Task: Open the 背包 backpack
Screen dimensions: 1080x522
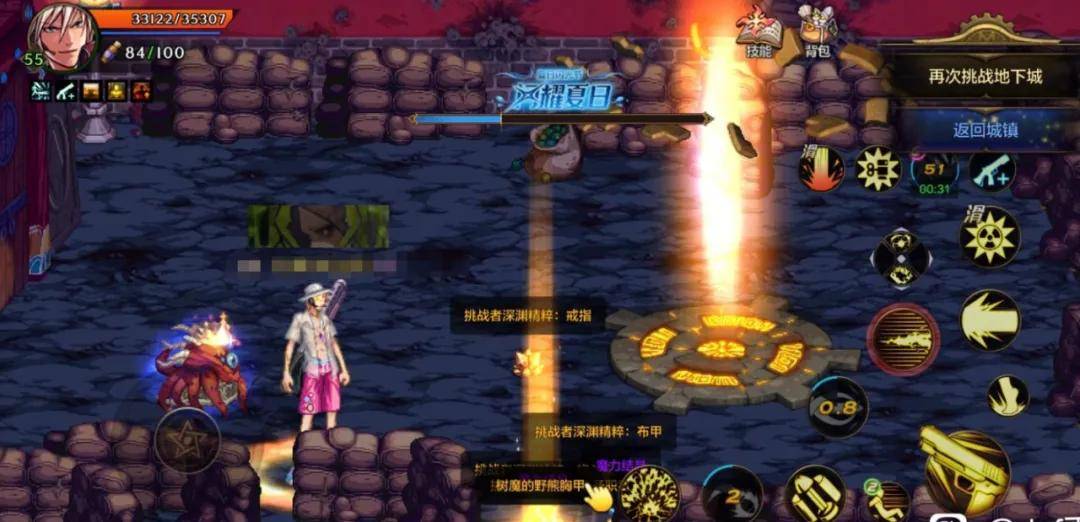Action: (817, 35)
